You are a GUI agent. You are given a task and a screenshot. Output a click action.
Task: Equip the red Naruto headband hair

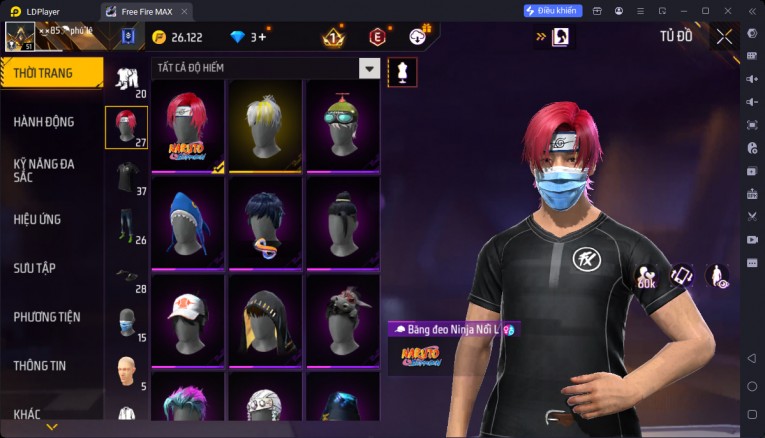coord(188,126)
